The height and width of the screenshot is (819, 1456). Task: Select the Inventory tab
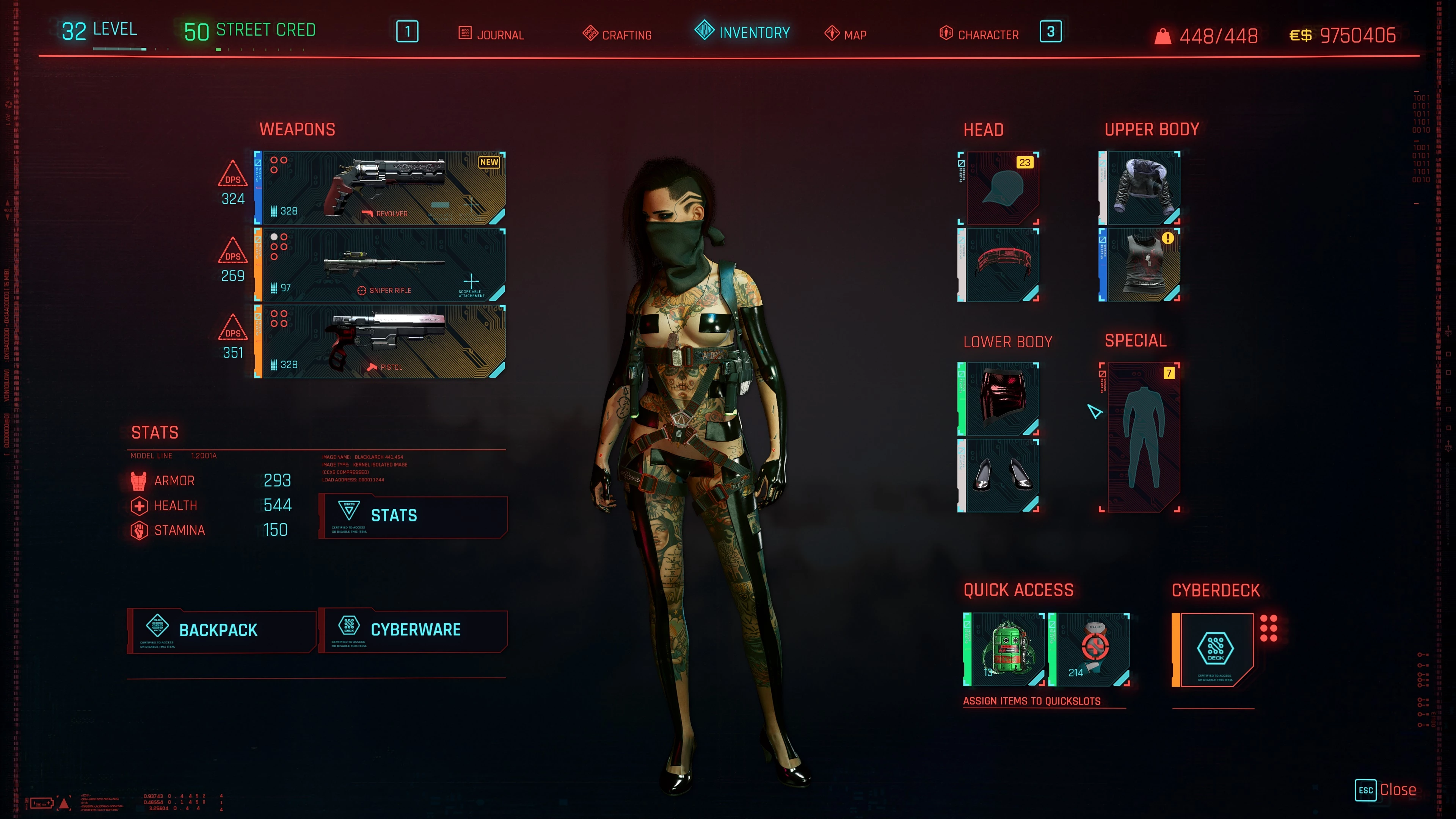pos(742,32)
